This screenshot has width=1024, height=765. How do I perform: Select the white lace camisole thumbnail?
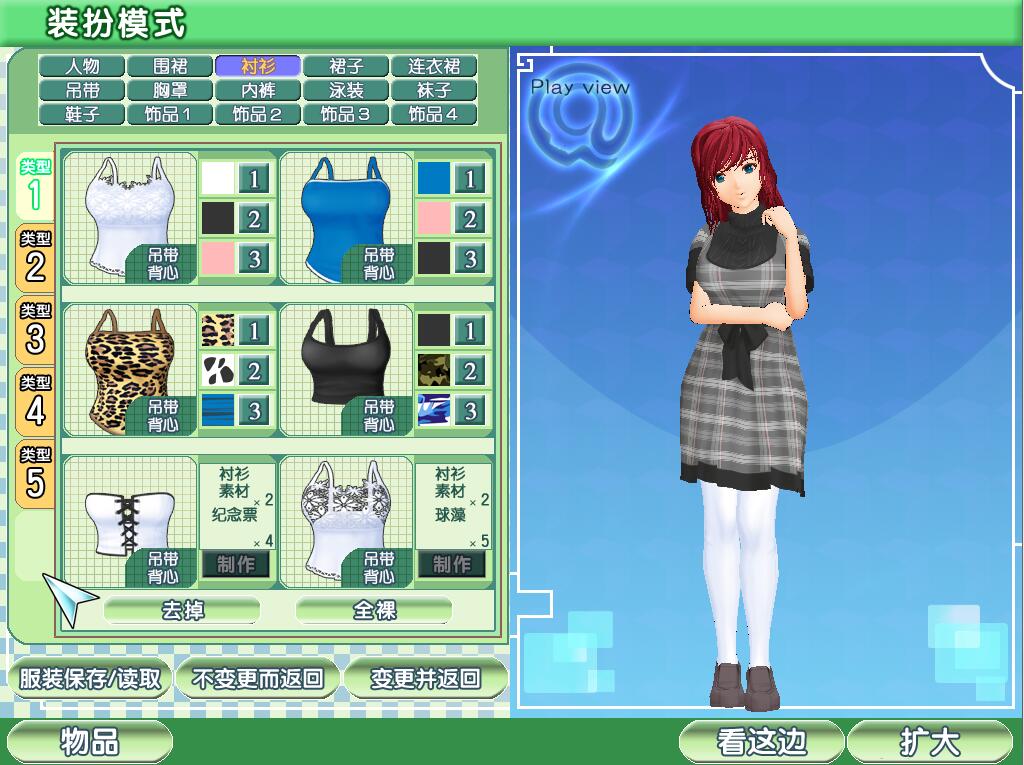coord(128,217)
